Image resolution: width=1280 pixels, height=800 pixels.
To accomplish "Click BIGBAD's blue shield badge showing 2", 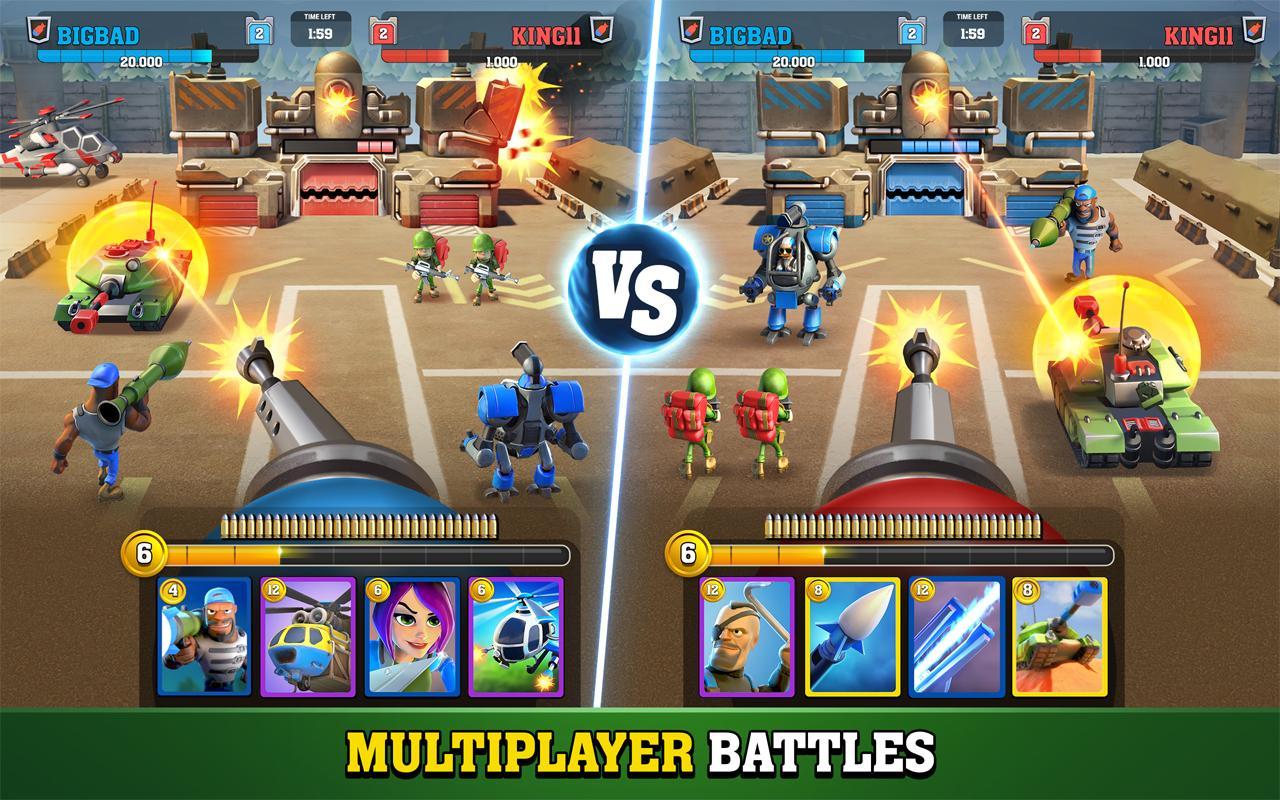I will tap(257, 31).
